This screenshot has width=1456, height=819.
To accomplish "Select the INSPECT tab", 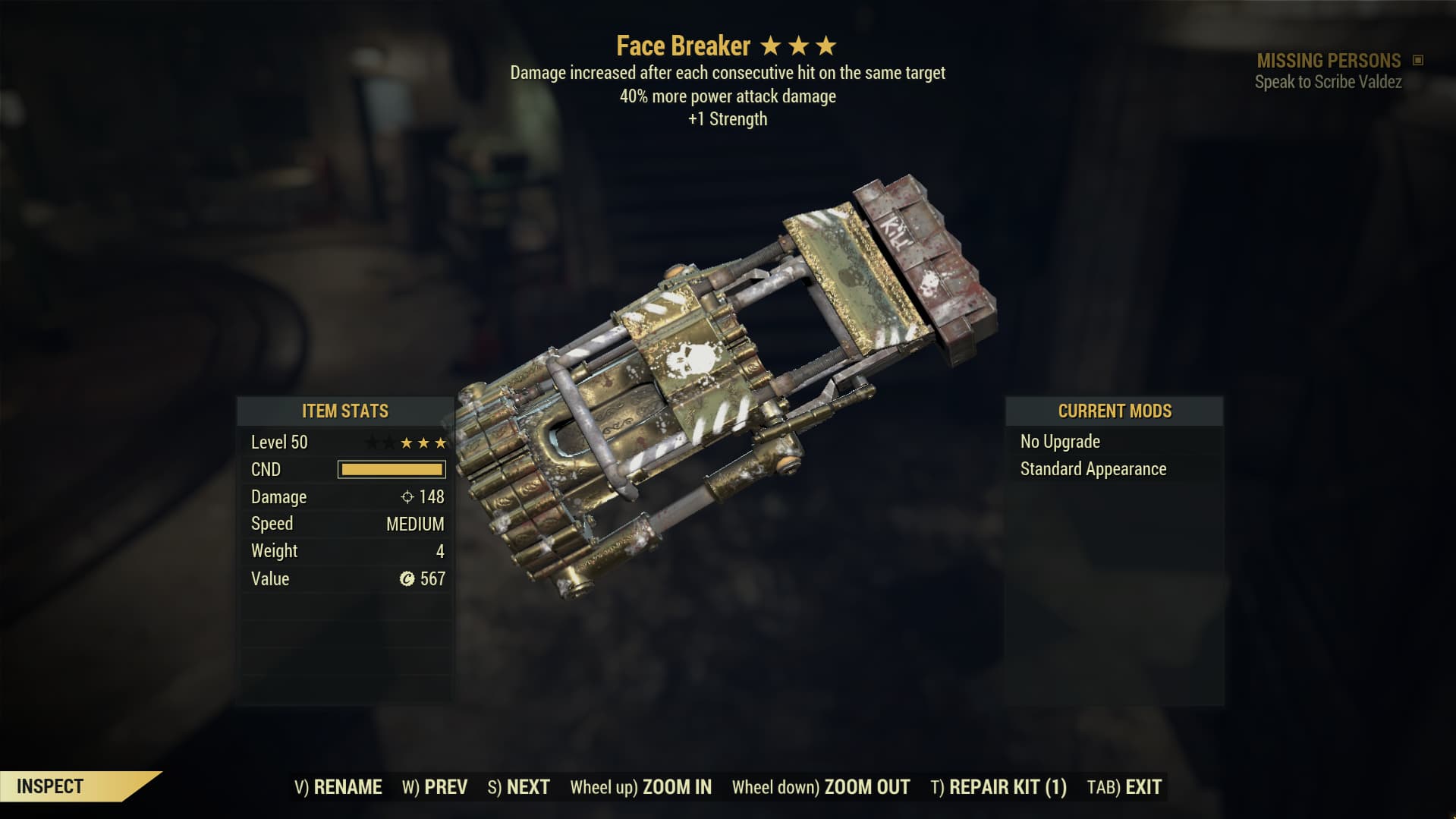I will pos(49,786).
